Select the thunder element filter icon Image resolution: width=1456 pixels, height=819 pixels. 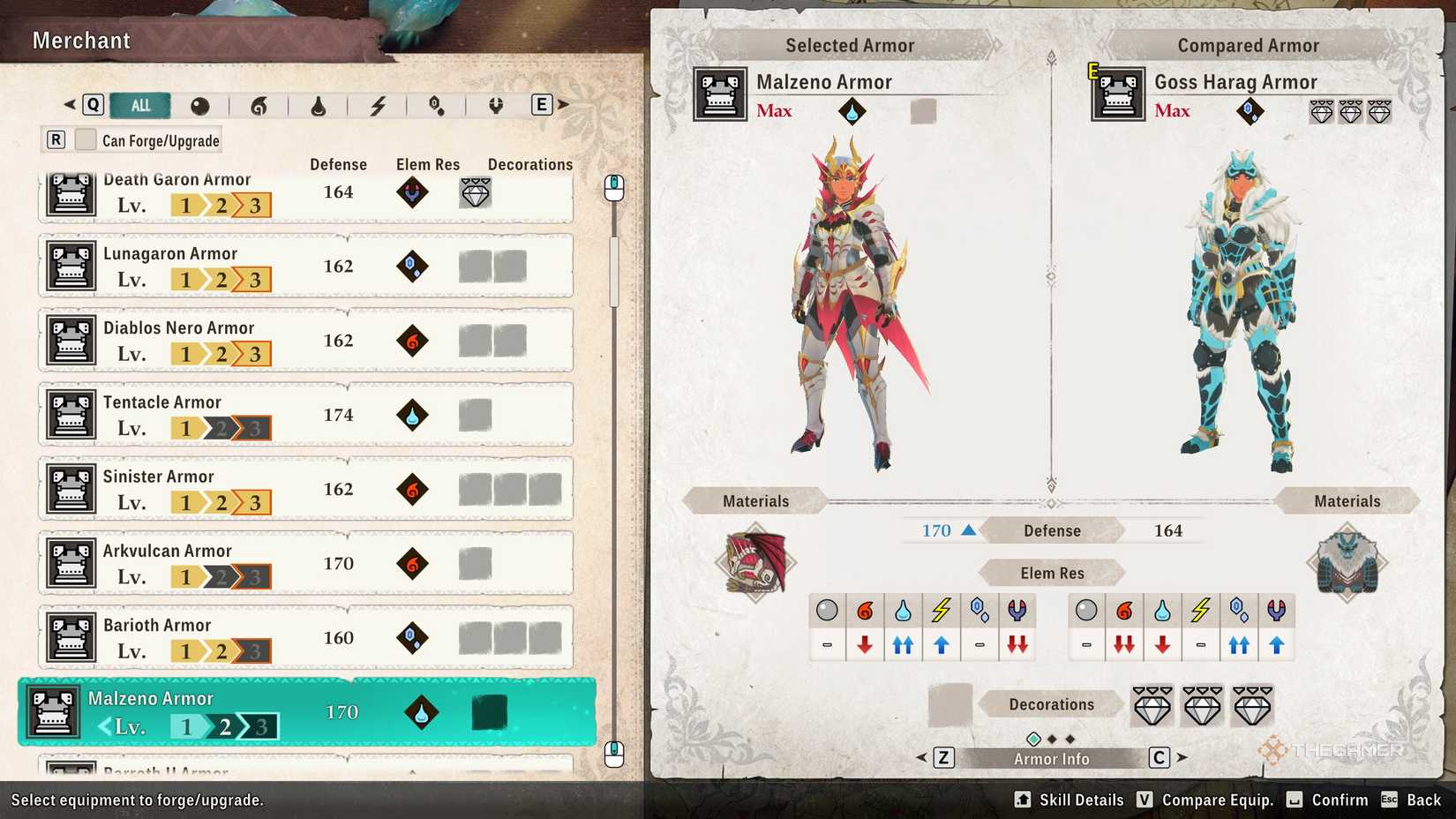[x=379, y=106]
